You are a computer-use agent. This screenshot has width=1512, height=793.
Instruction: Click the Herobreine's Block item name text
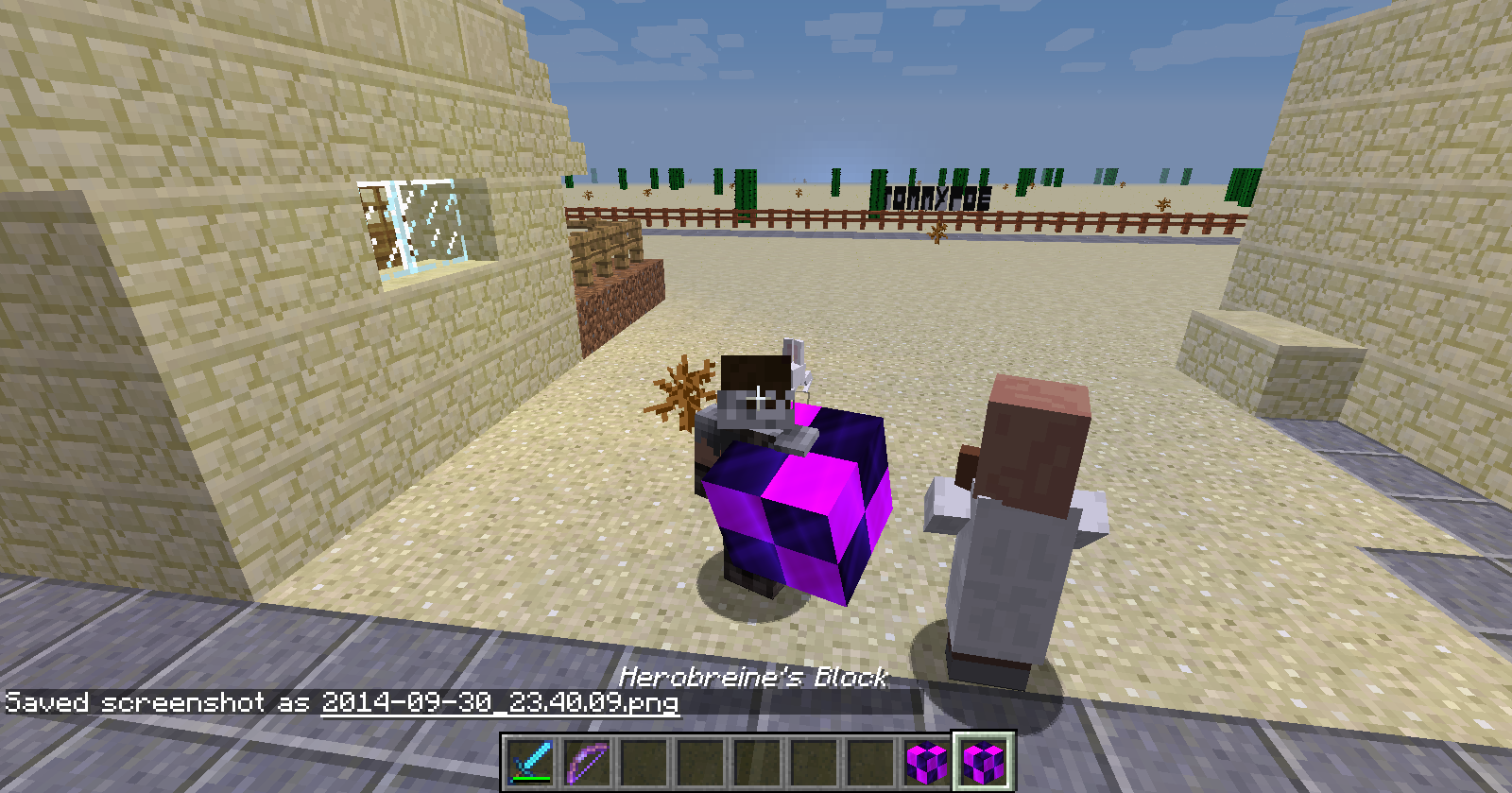[x=753, y=677]
